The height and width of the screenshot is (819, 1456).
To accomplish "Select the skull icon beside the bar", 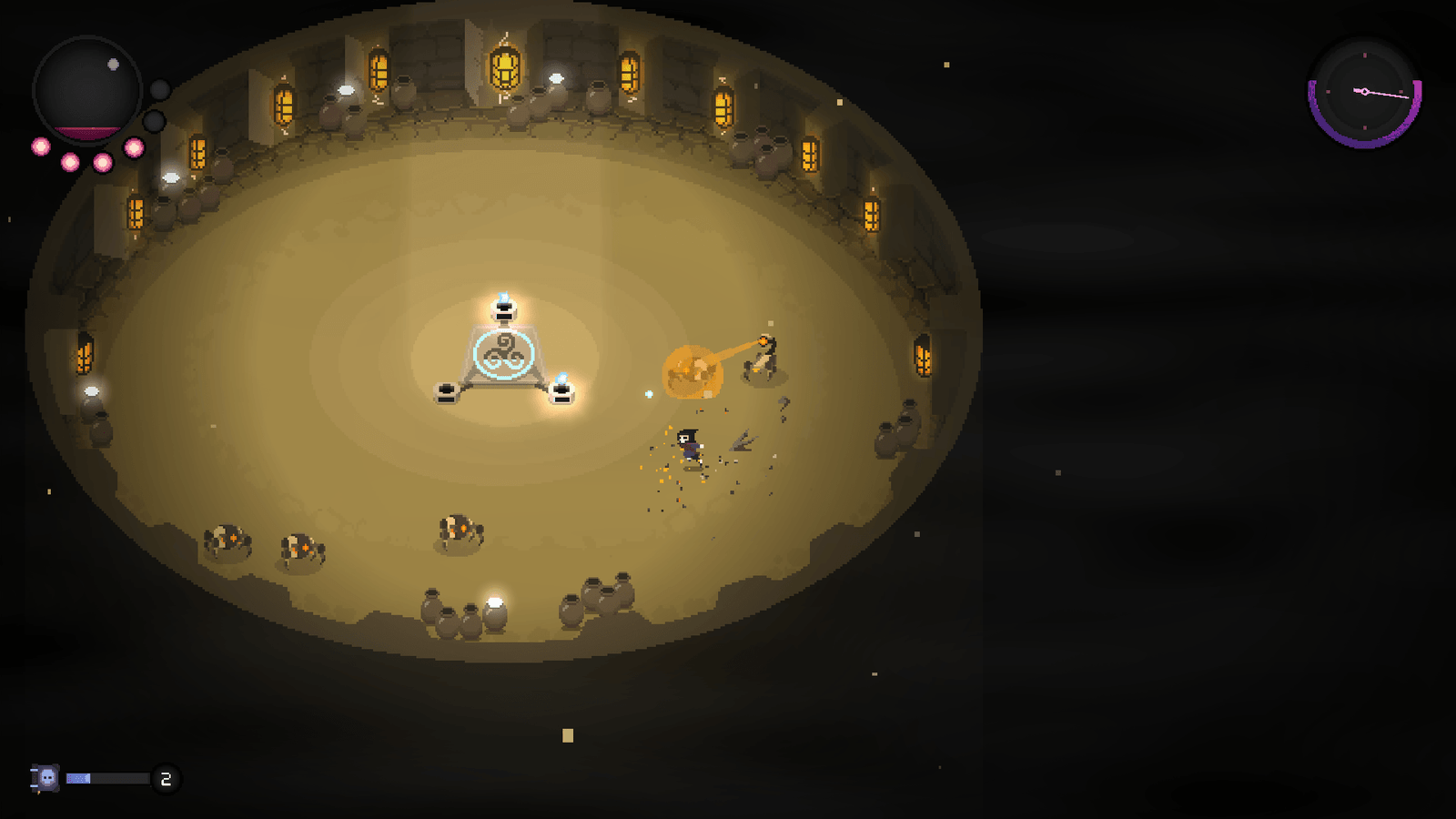I will click(x=46, y=778).
